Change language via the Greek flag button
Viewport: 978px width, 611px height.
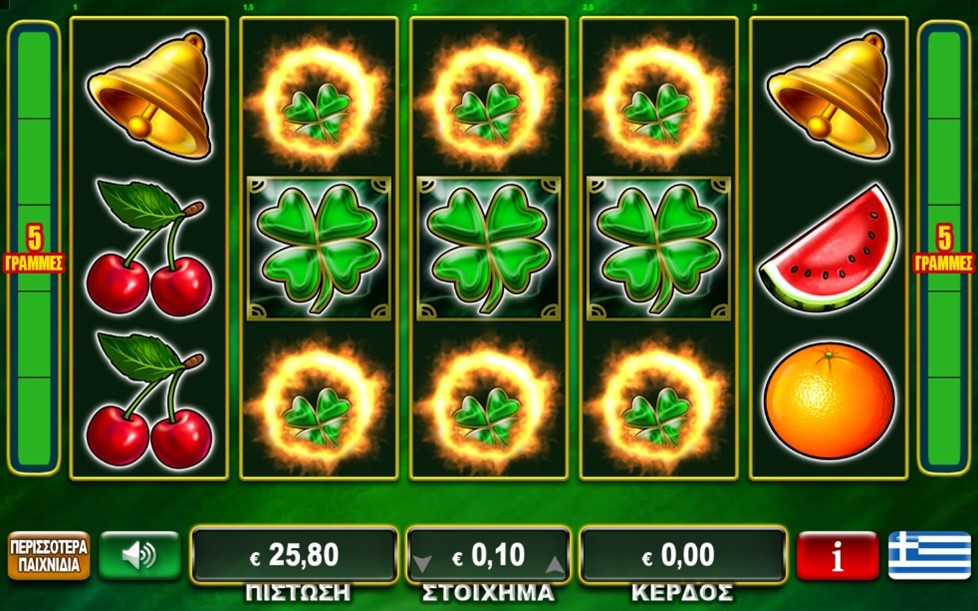coord(928,556)
